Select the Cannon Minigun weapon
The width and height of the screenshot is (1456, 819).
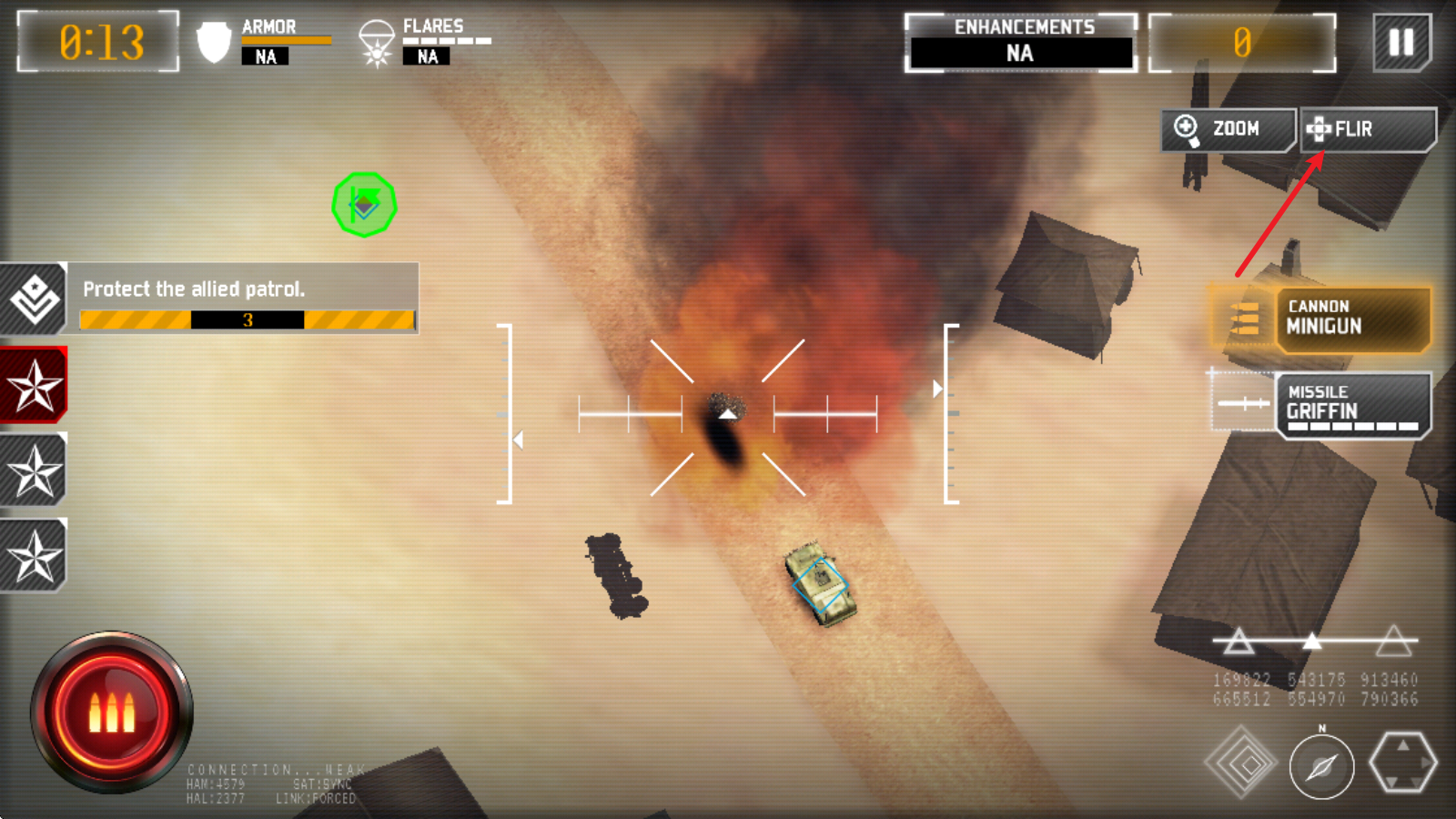point(1351,318)
